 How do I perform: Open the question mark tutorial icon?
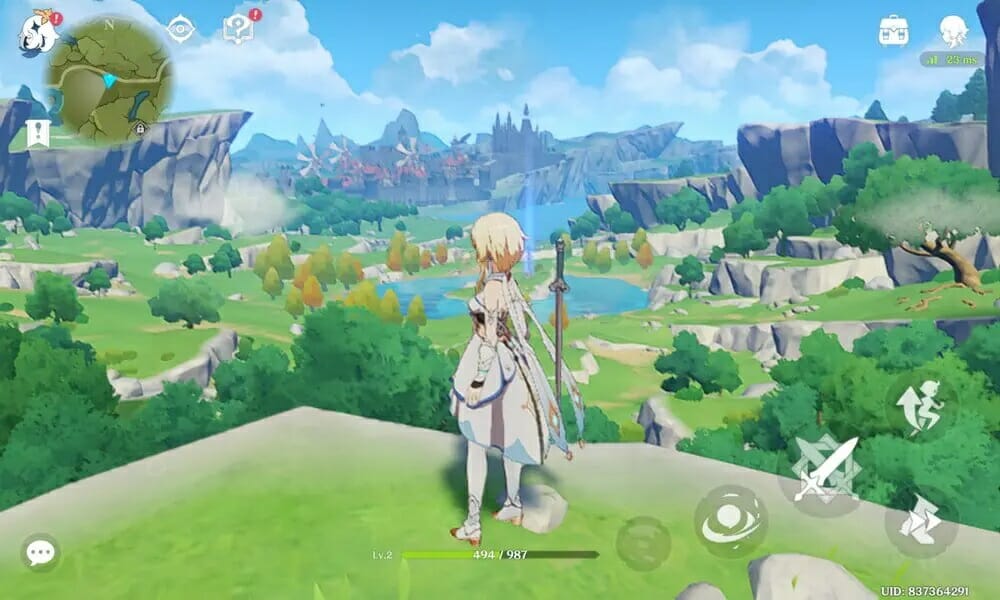pos(239,29)
